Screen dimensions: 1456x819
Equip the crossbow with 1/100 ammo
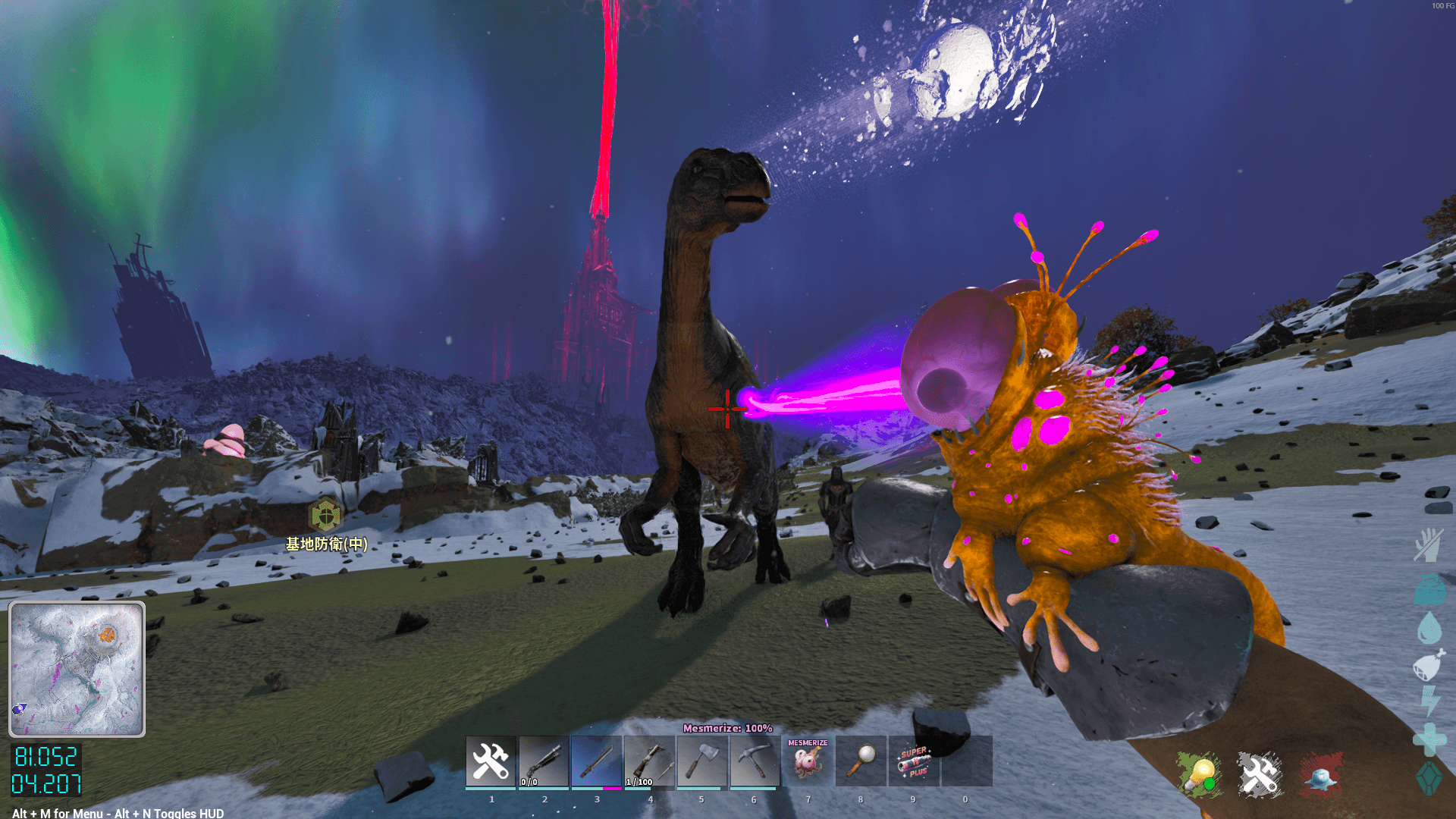[649, 761]
